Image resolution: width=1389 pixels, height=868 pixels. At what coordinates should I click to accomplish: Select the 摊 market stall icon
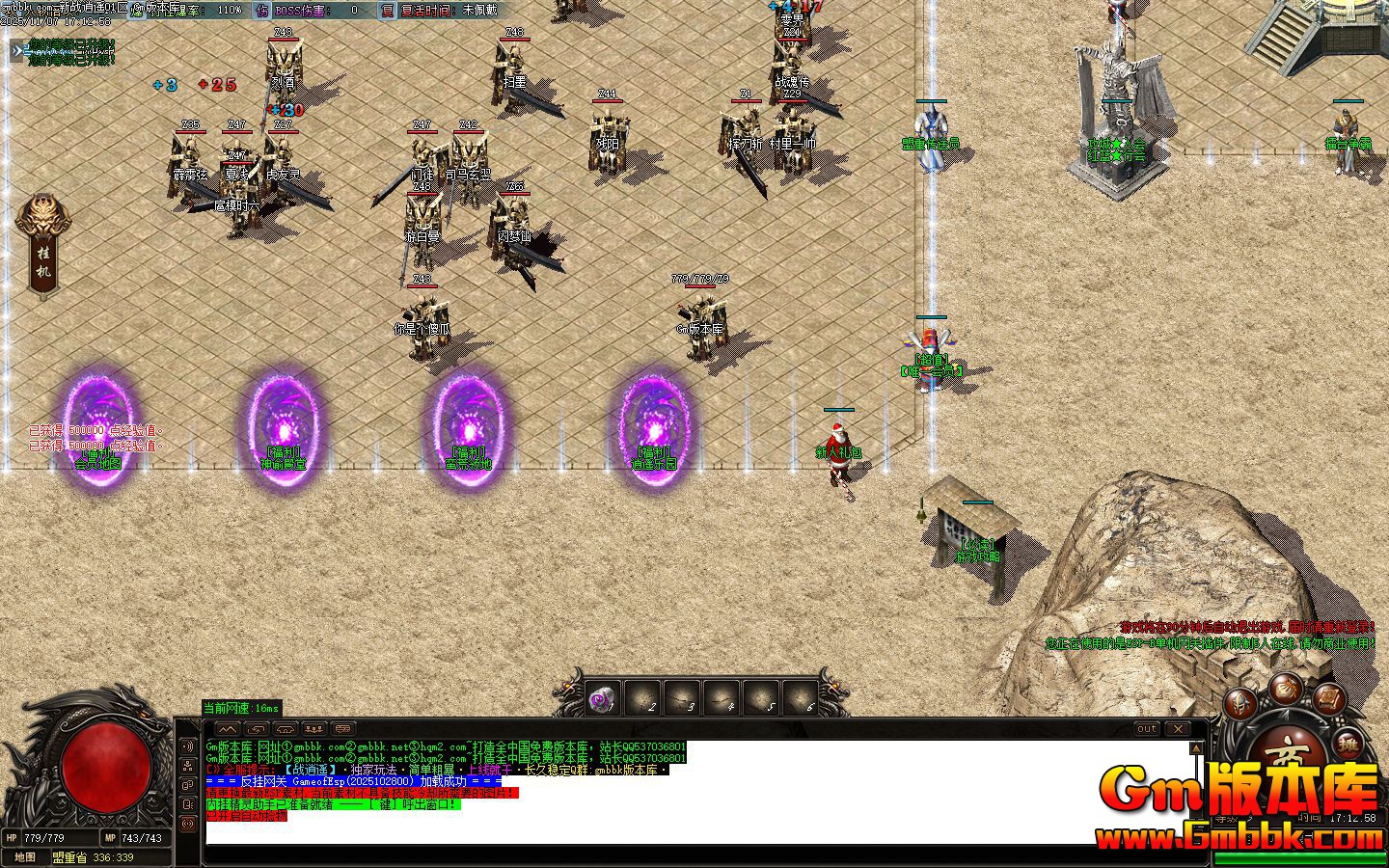click(x=1349, y=745)
